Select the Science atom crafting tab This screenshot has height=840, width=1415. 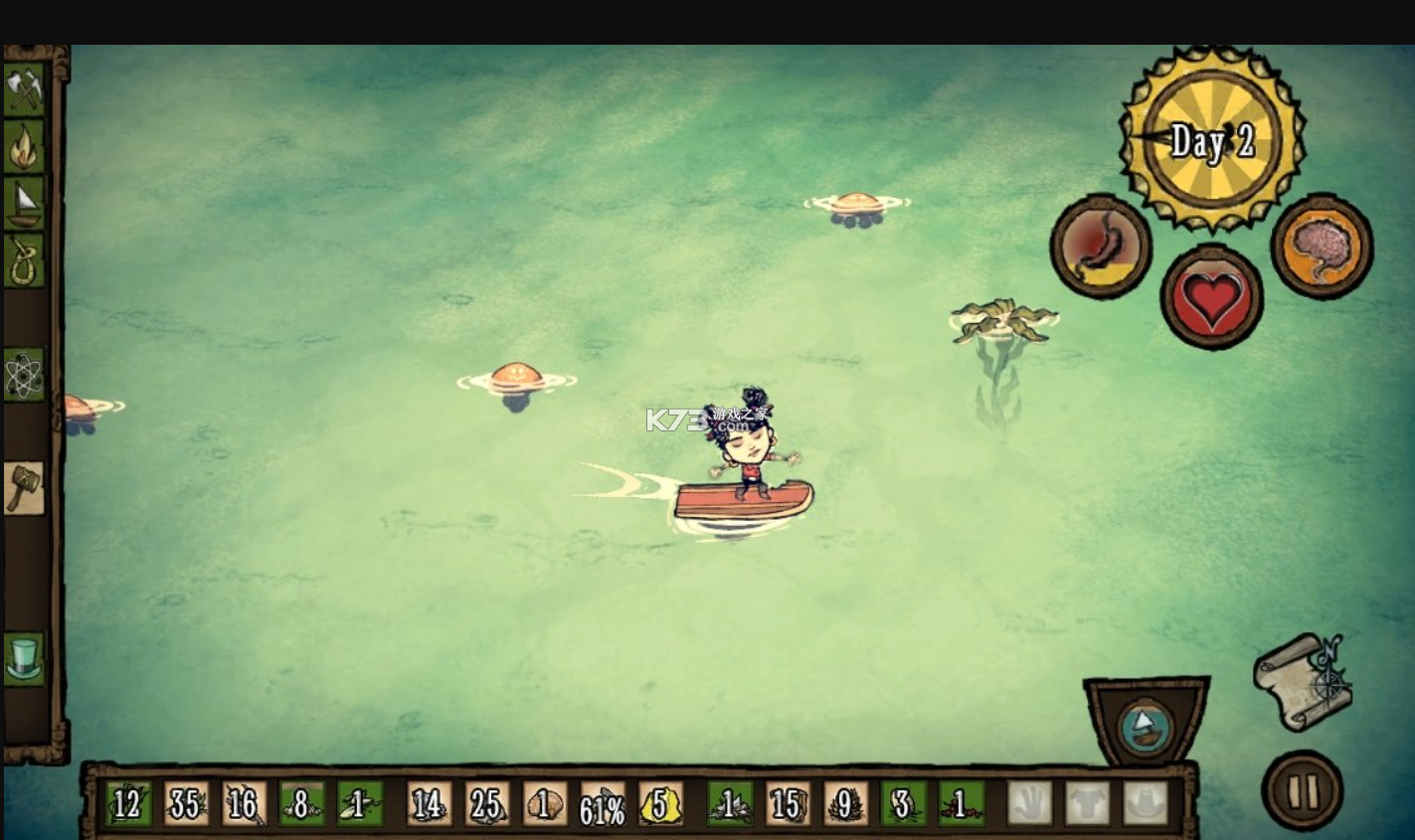coord(25,375)
